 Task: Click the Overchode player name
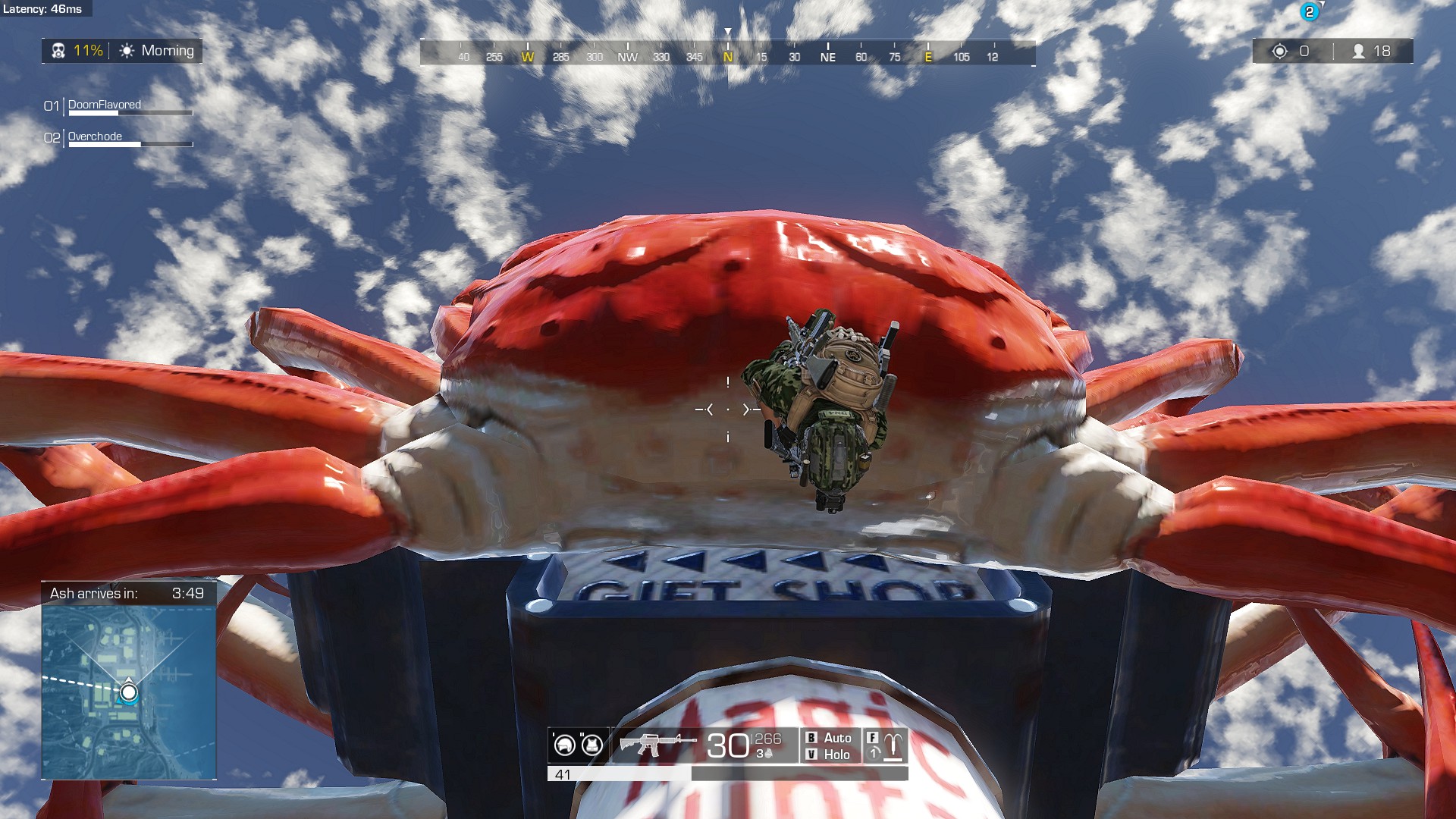[94, 137]
